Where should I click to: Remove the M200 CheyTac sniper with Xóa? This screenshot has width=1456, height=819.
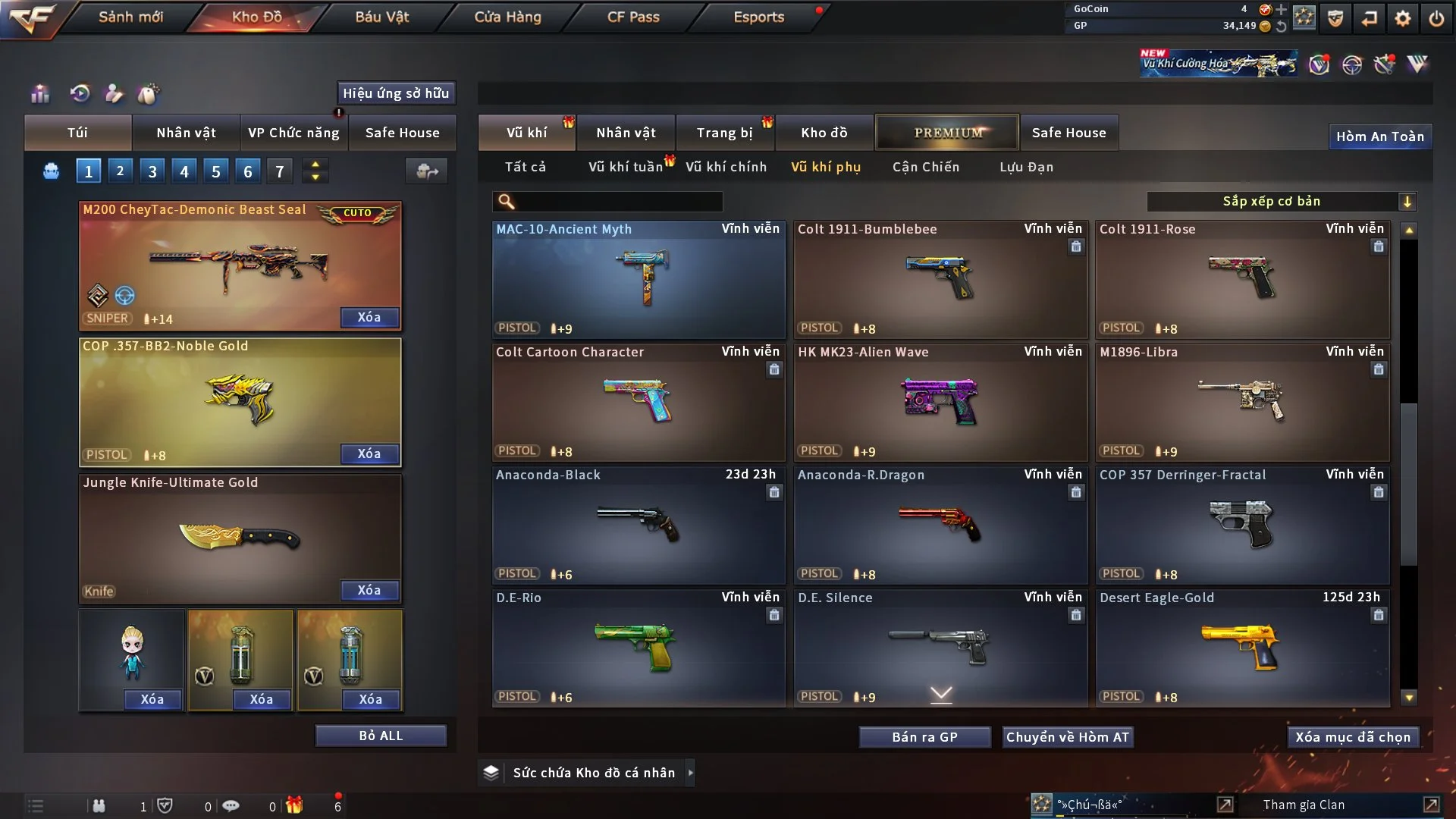pyautogui.click(x=369, y=317)
